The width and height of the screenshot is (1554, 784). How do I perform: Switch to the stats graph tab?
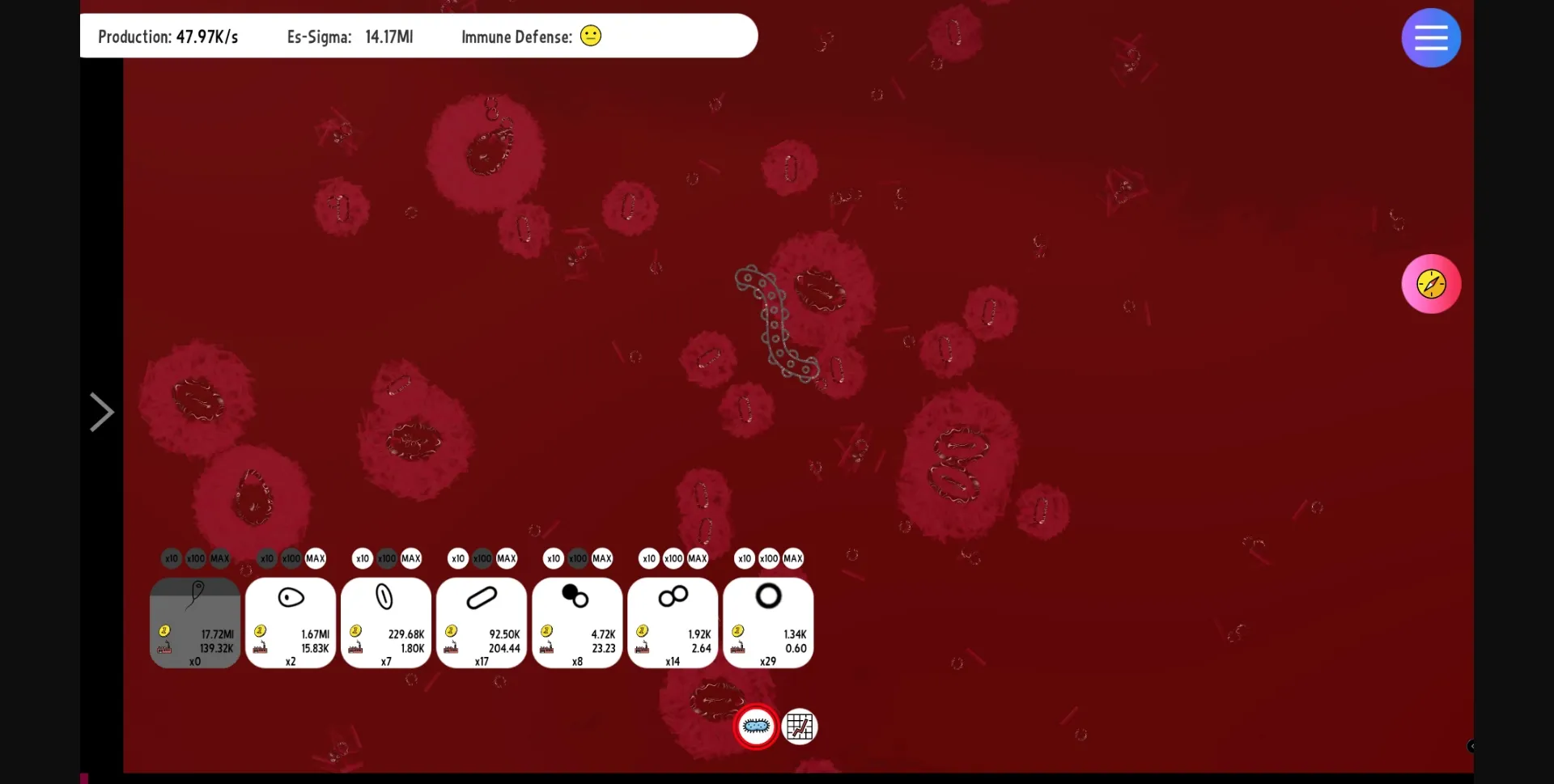tap(799, 727)
